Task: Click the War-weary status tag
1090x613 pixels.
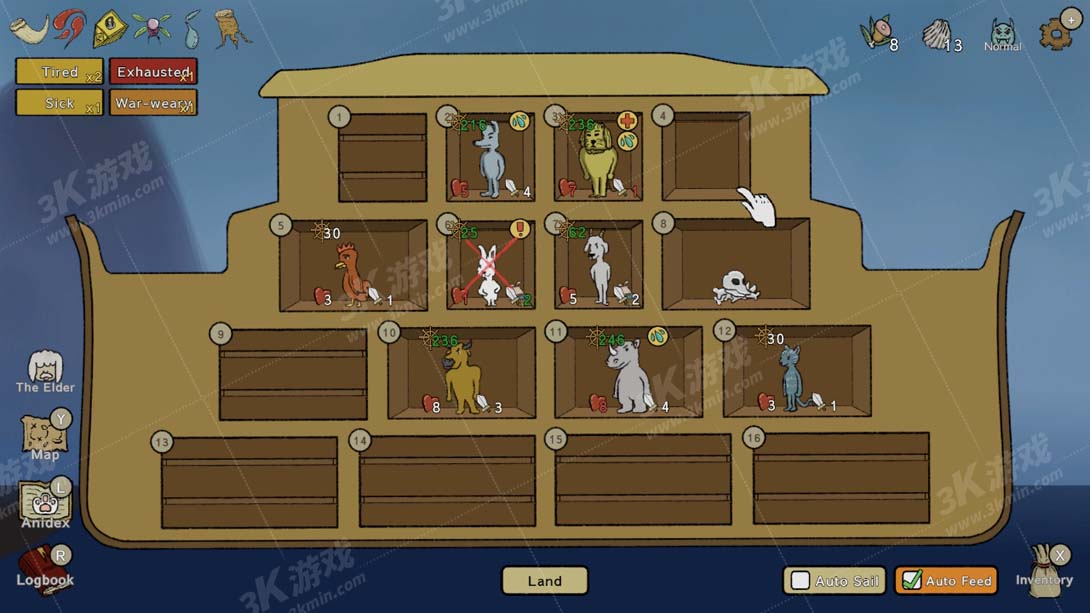Action: (153, 103)
